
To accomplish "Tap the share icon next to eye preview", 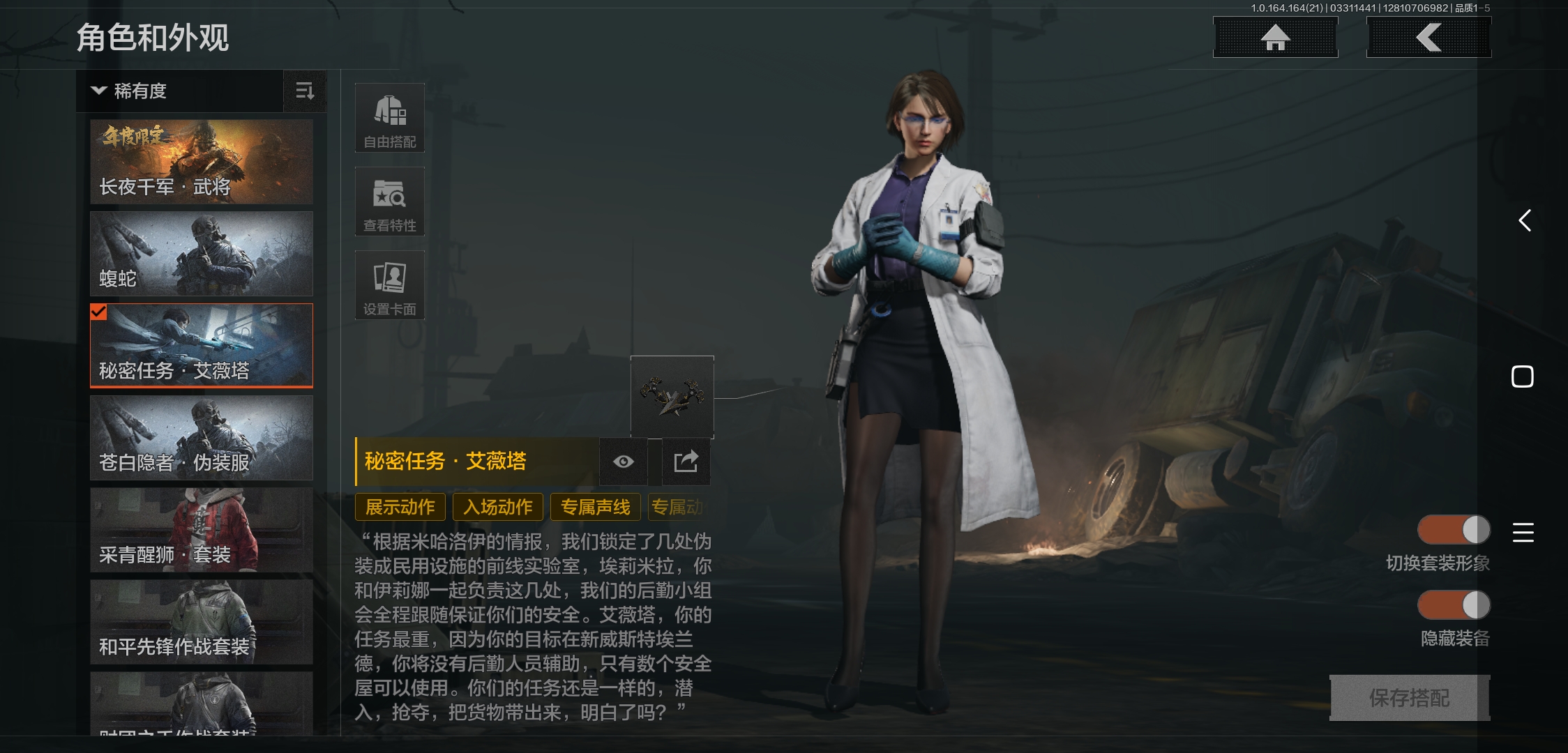I will 686,461.
